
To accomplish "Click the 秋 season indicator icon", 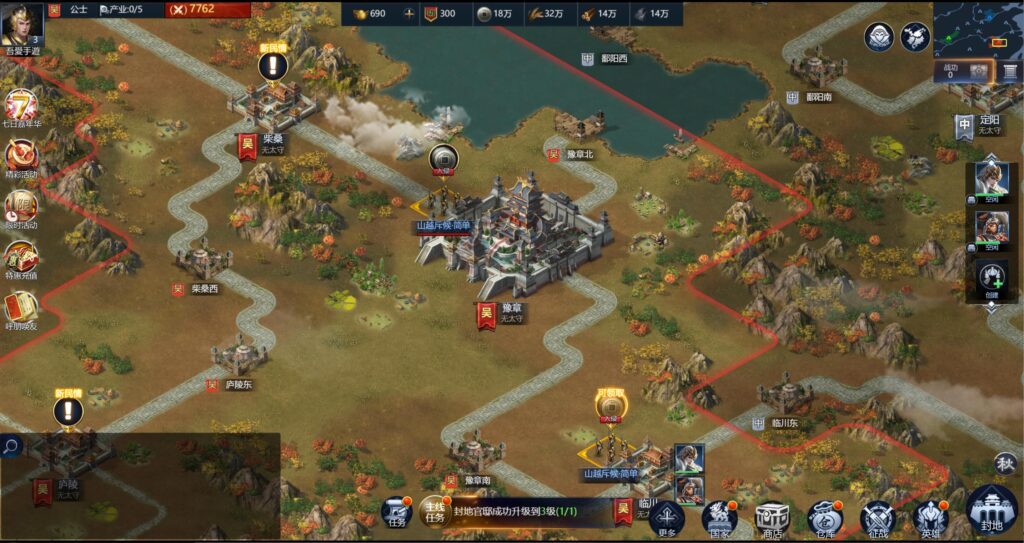I will [1005, 462].
